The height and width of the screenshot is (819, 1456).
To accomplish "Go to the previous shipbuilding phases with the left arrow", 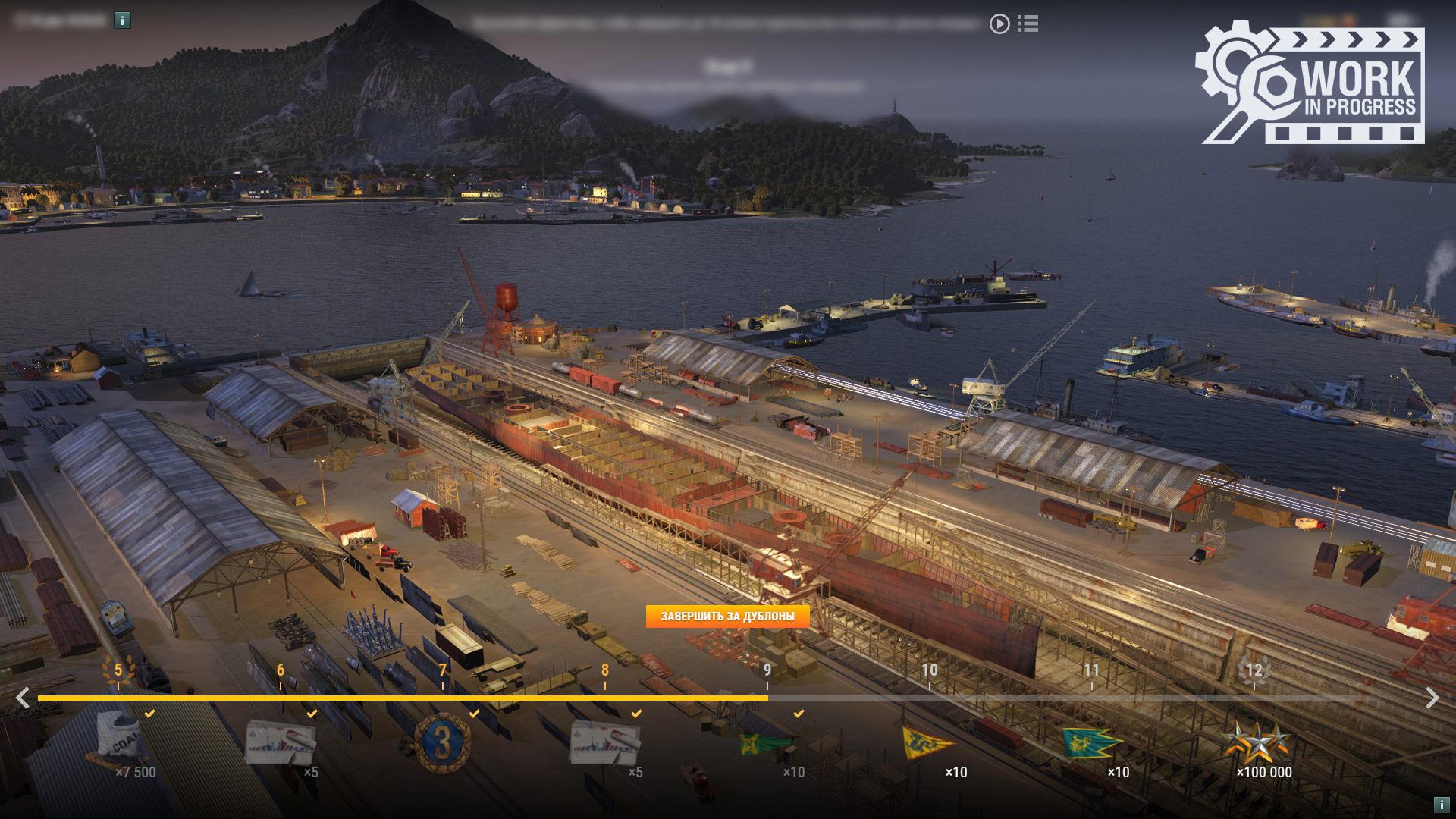I will [24, 698].
